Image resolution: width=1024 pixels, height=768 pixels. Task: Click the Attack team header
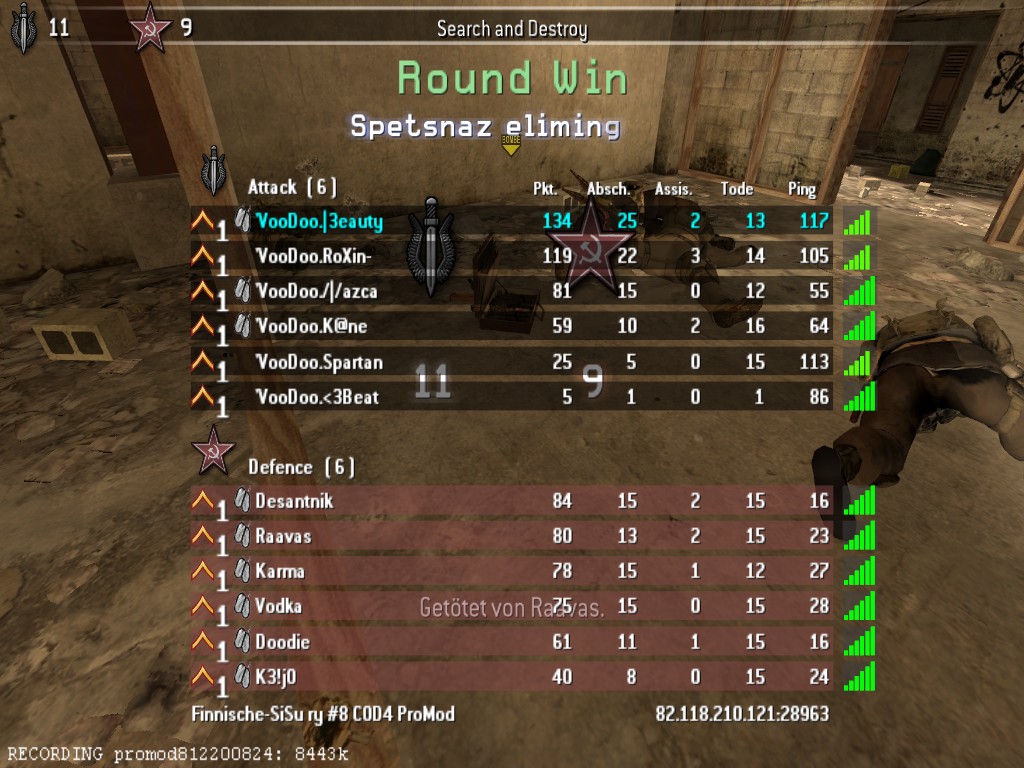[x=292, y=187]
